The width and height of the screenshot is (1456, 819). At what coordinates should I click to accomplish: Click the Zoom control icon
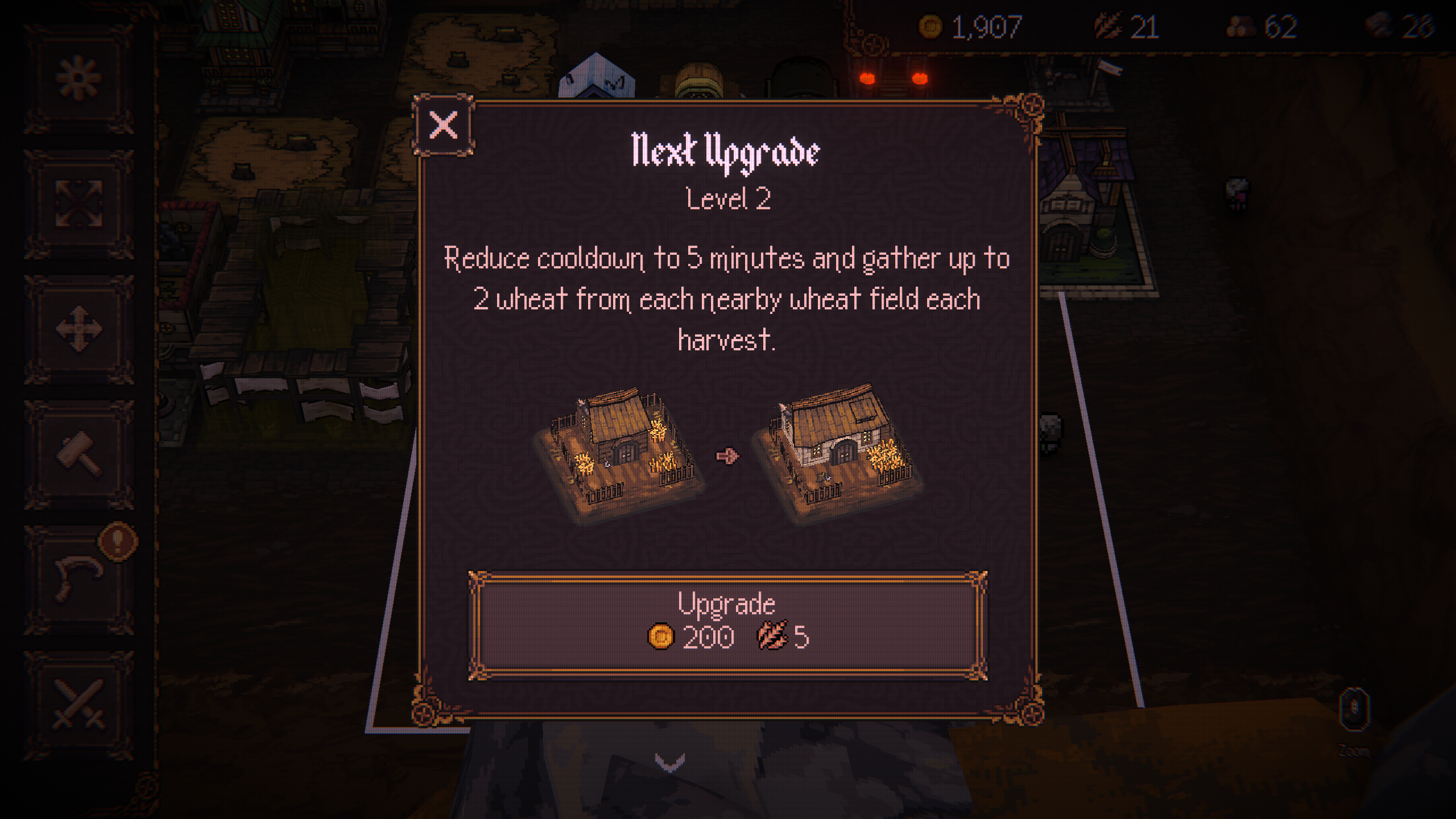(1354, 710)
